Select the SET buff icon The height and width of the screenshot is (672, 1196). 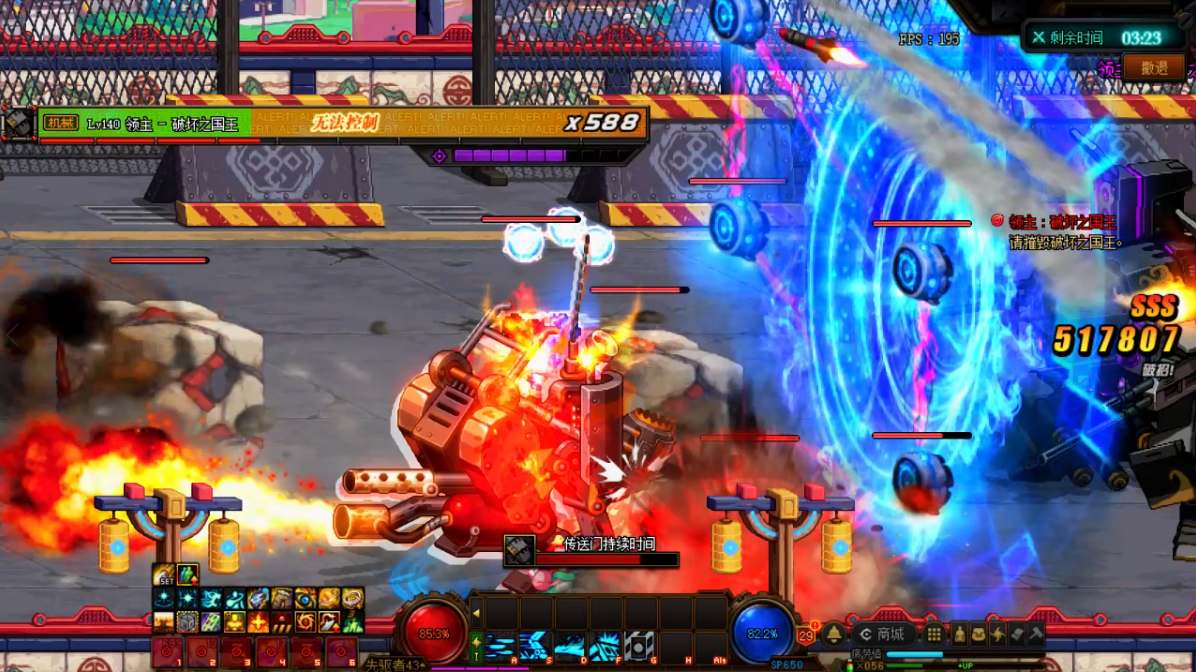(x=163, y=575)
